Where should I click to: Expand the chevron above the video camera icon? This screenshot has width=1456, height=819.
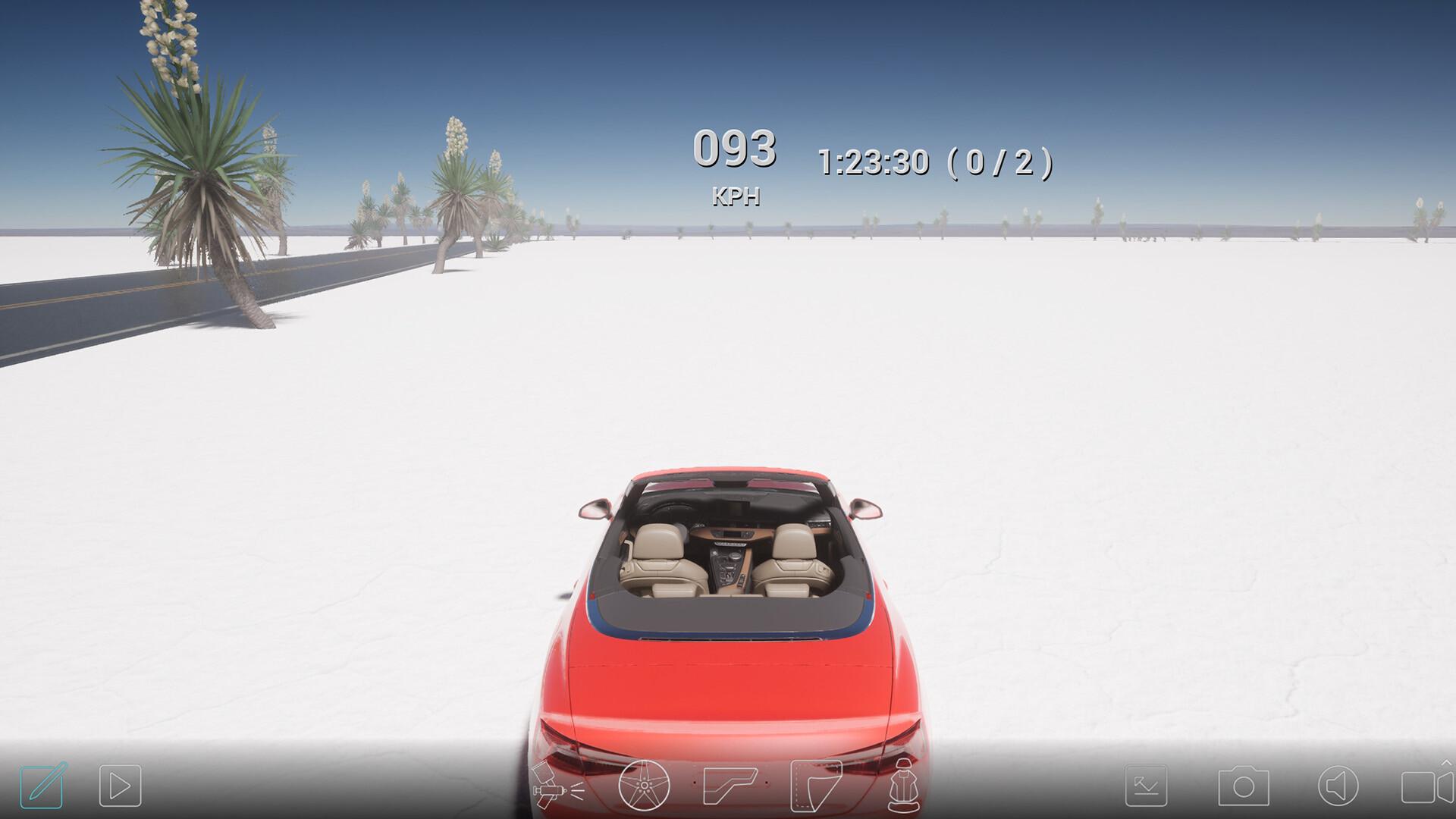tap(1445, 764)
